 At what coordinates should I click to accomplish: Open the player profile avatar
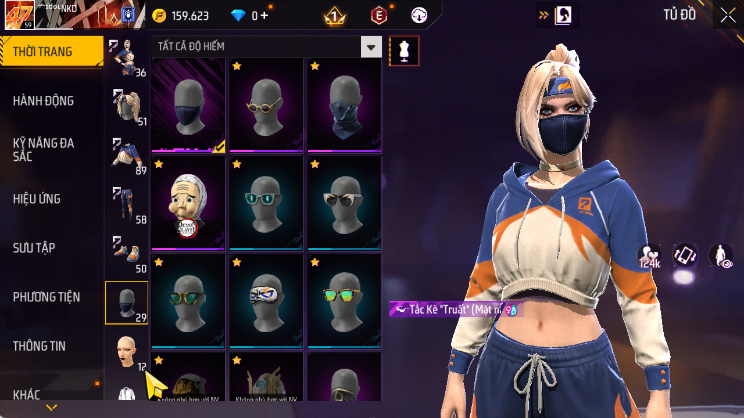[x=18, y=17]
